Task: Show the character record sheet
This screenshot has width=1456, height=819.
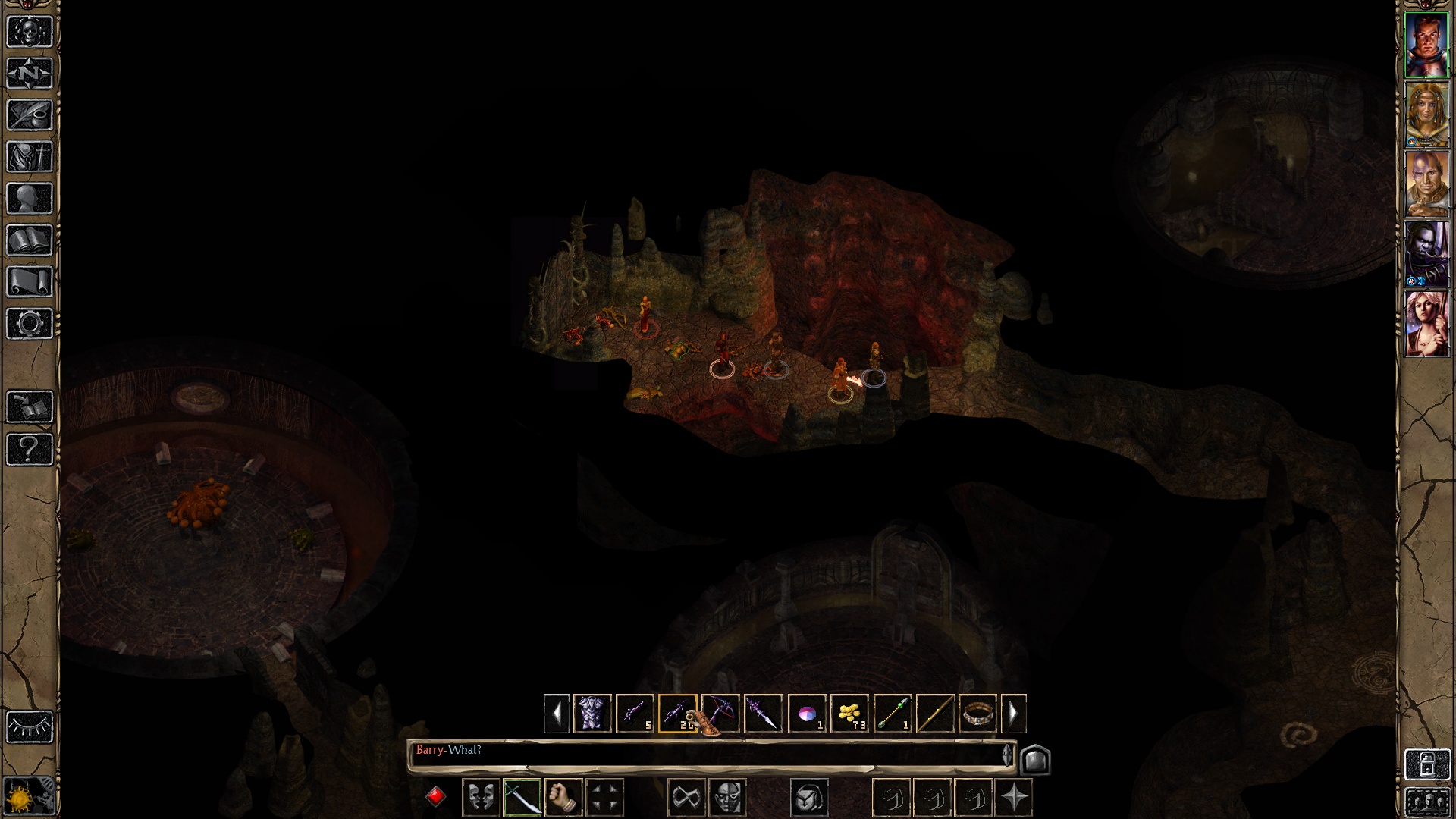Action: coord(30,199)
